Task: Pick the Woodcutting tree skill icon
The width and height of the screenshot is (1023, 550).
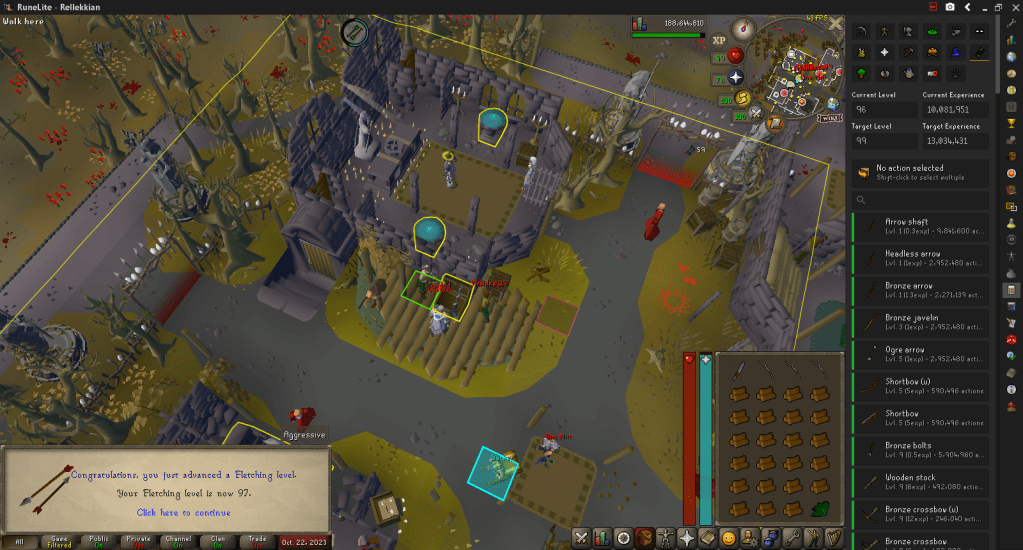Action: click(861, 73)
